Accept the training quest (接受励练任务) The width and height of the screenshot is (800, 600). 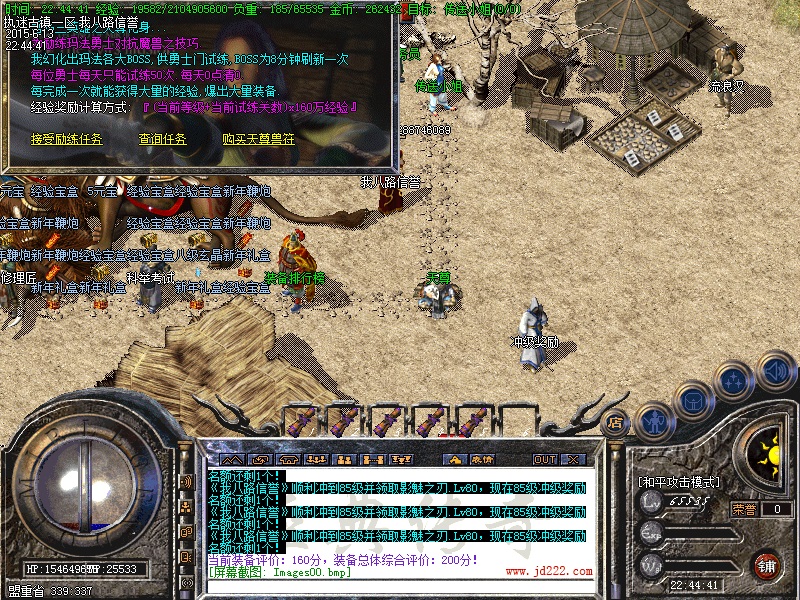tap(66, 140)
